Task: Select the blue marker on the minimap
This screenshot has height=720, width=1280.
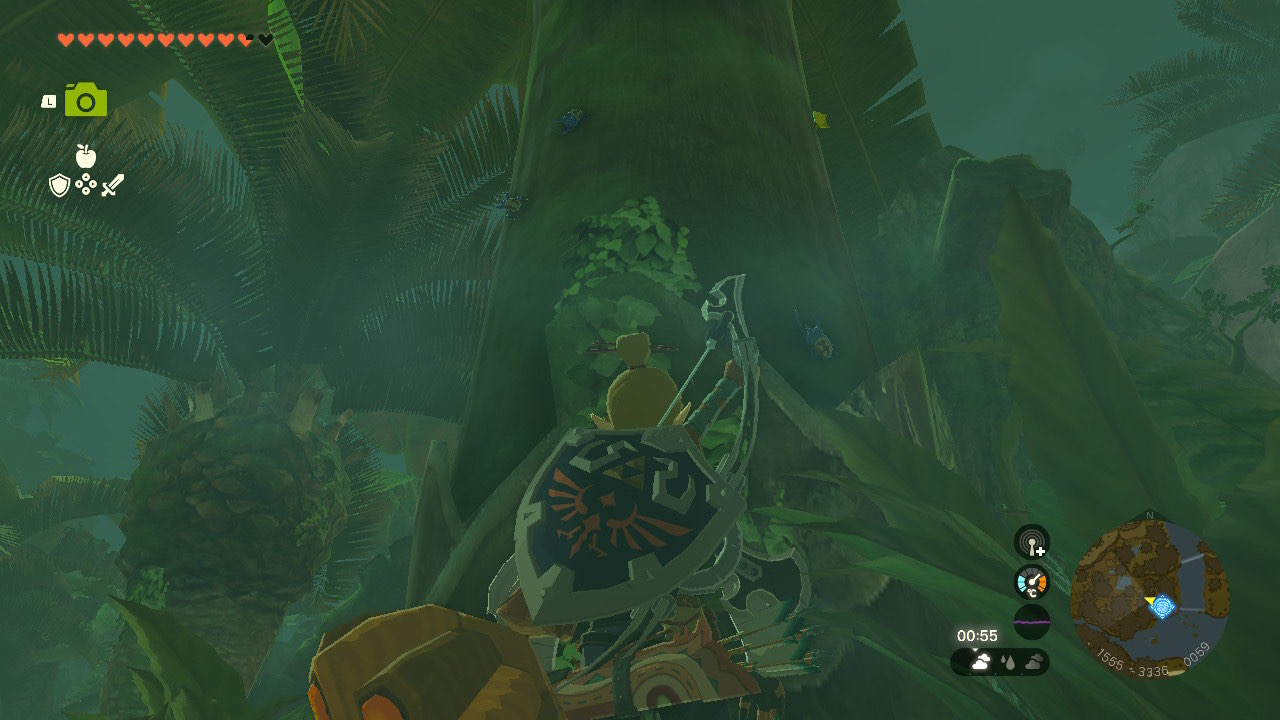Action: coord(1162,606)
